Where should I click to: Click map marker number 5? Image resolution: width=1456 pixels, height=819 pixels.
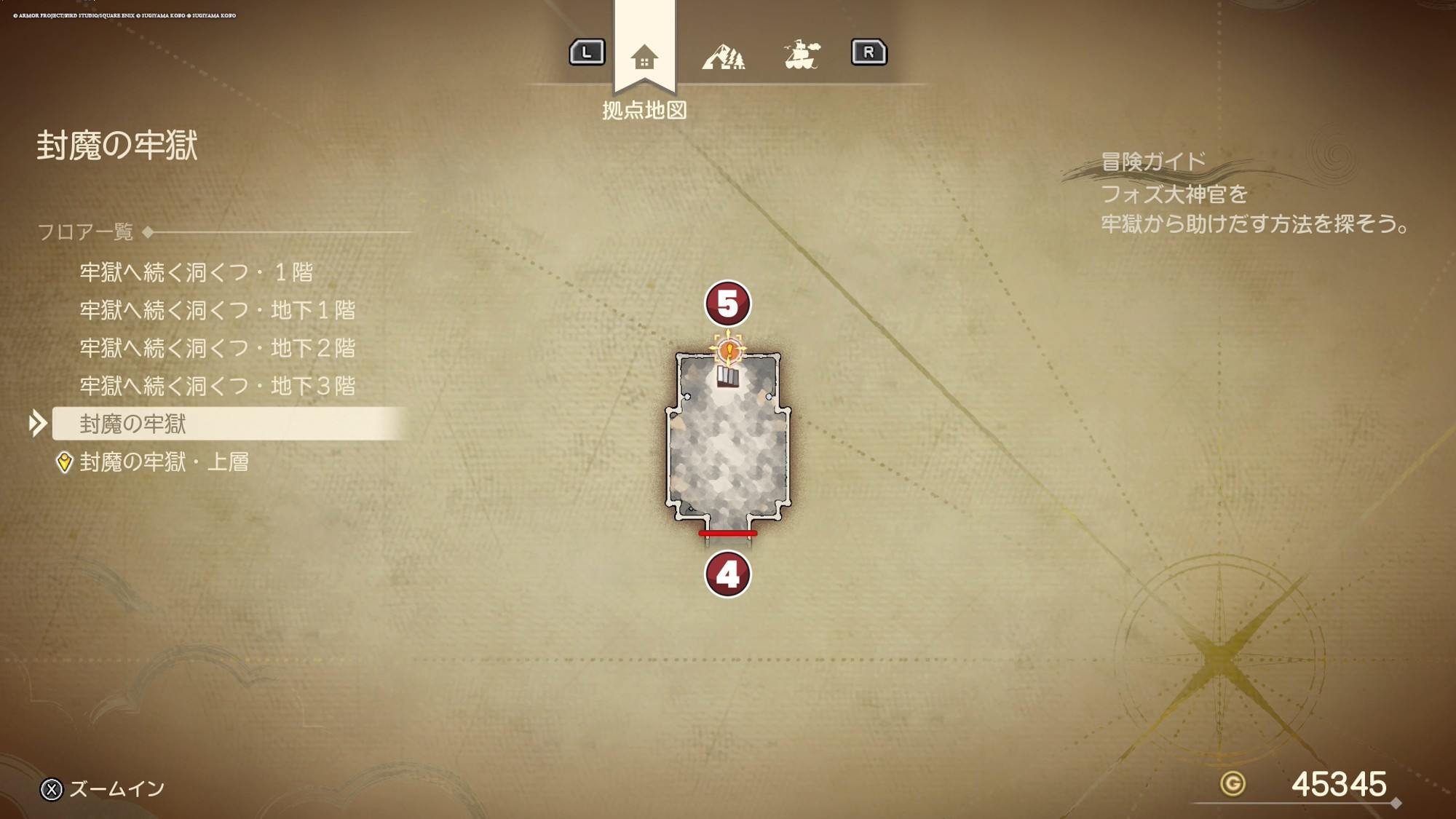(x=727, y=304)
